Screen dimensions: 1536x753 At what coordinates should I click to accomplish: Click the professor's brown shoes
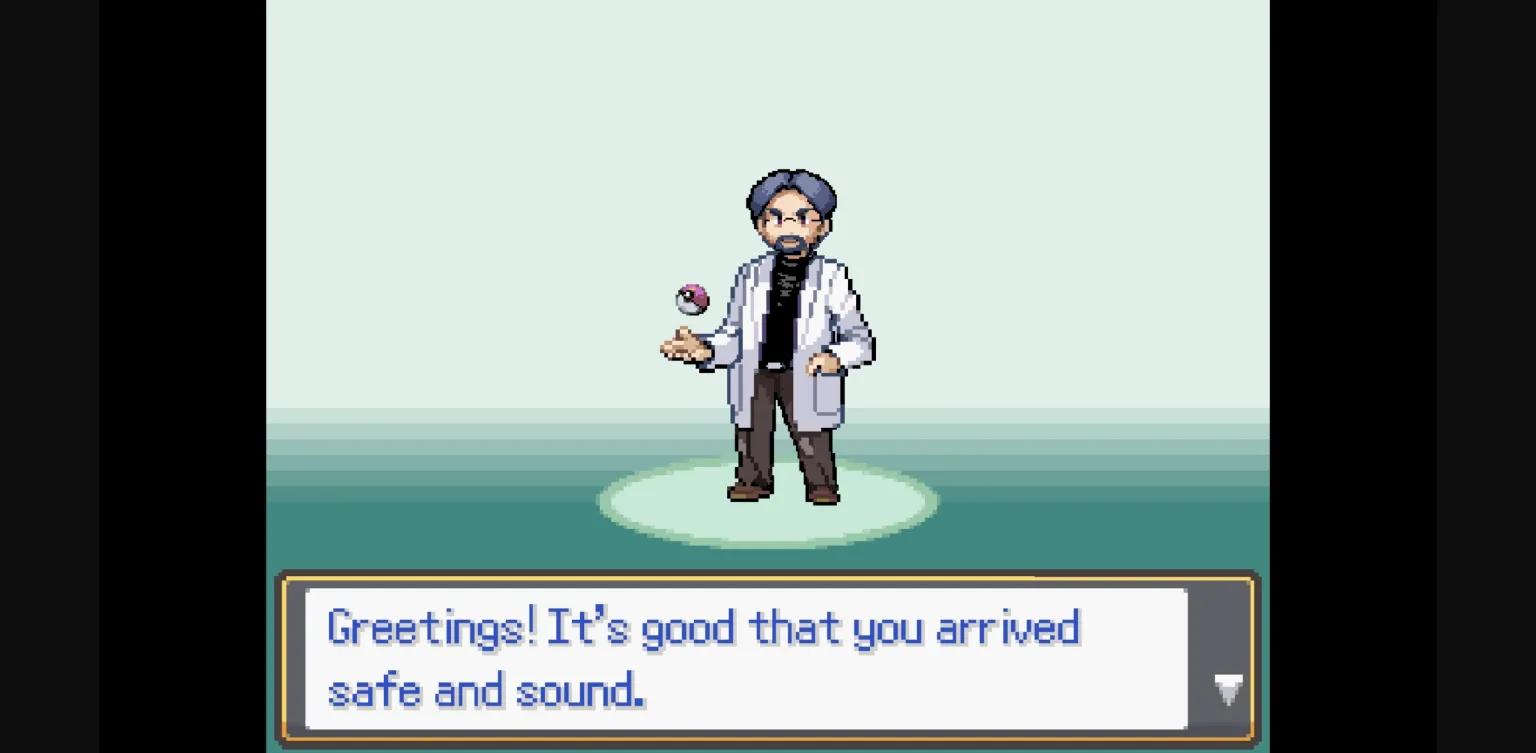745,493
